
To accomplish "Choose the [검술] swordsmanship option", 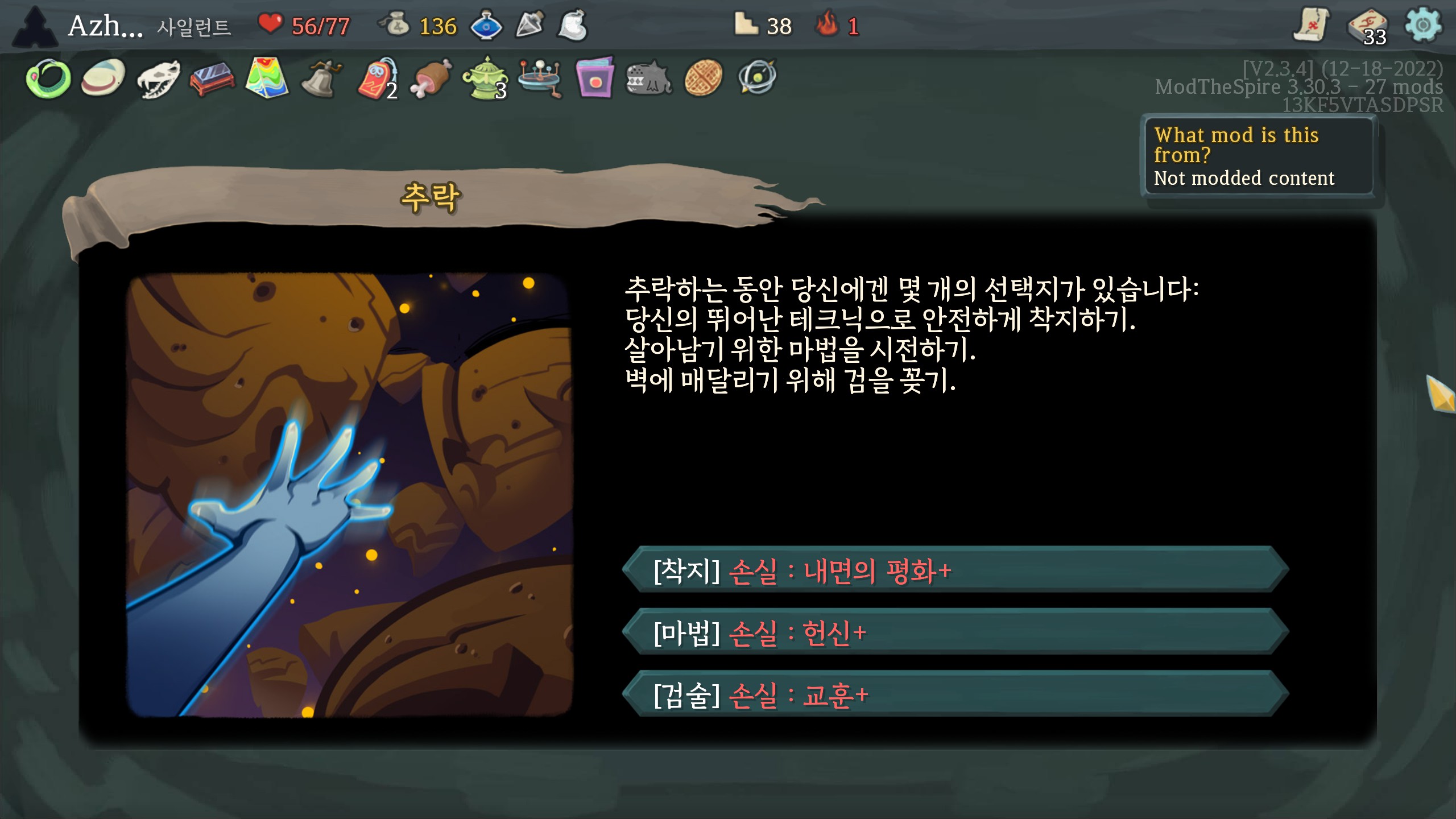I will click(x=955, y=694).
